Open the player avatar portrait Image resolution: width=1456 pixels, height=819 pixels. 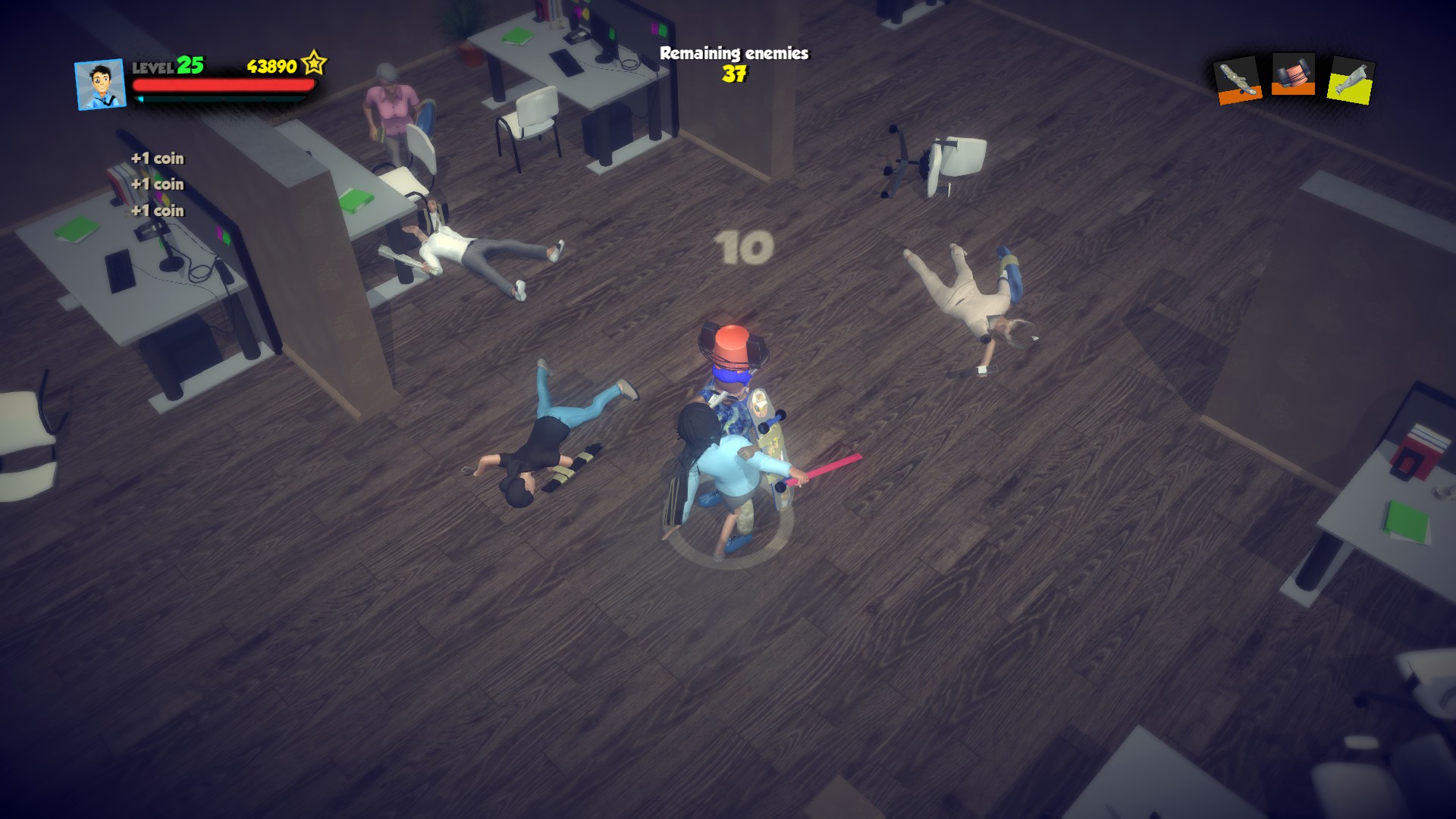(x=100, y=85)
